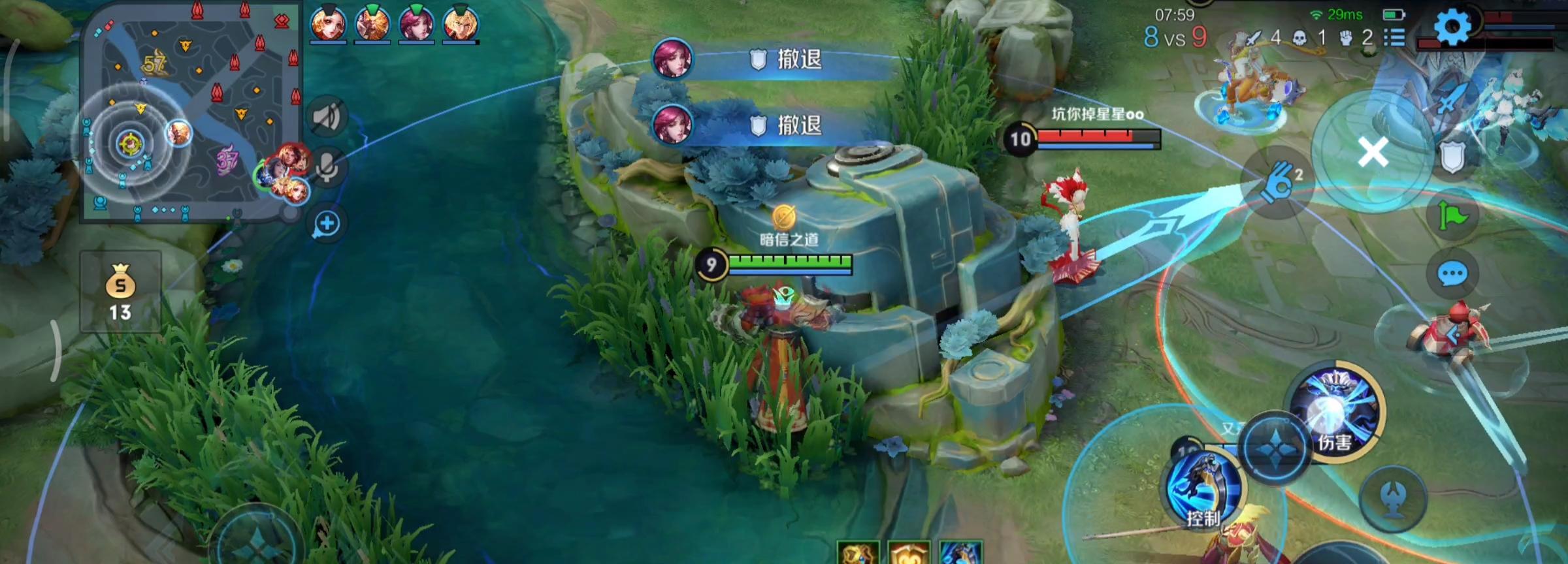Enlarge the minimap with the plus icon
This screenshot has height=564, width=1568.
[327, 224]
